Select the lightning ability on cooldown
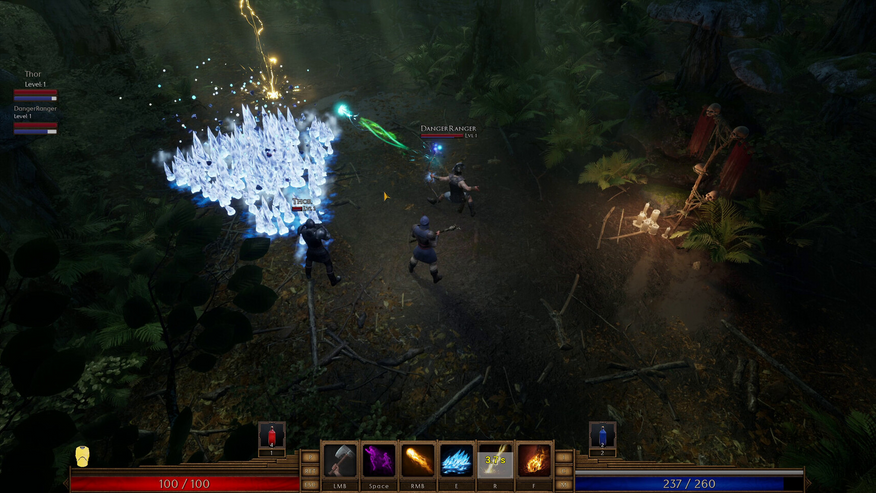The width and height of the screenshot is (876, 493). click(495, 460)
